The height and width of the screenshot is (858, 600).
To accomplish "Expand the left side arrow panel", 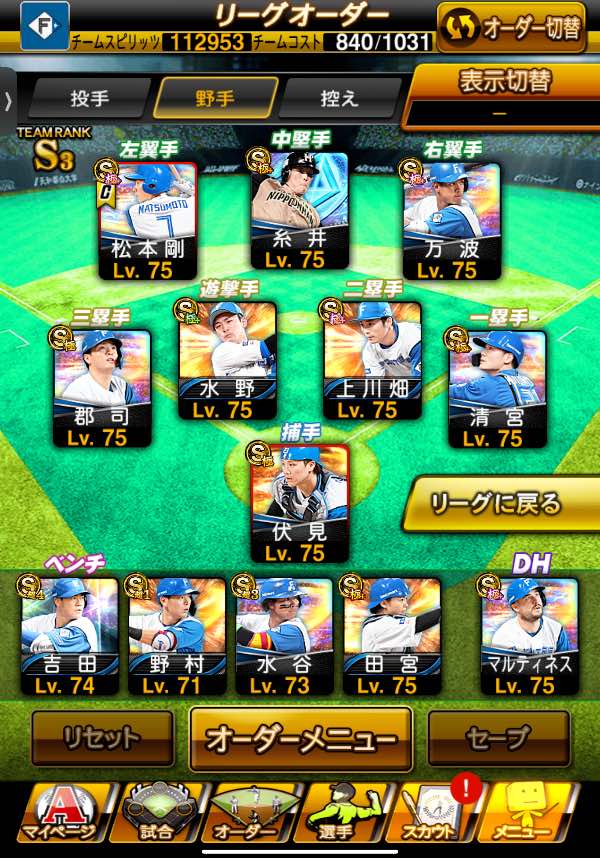I will tap(8, 99).
